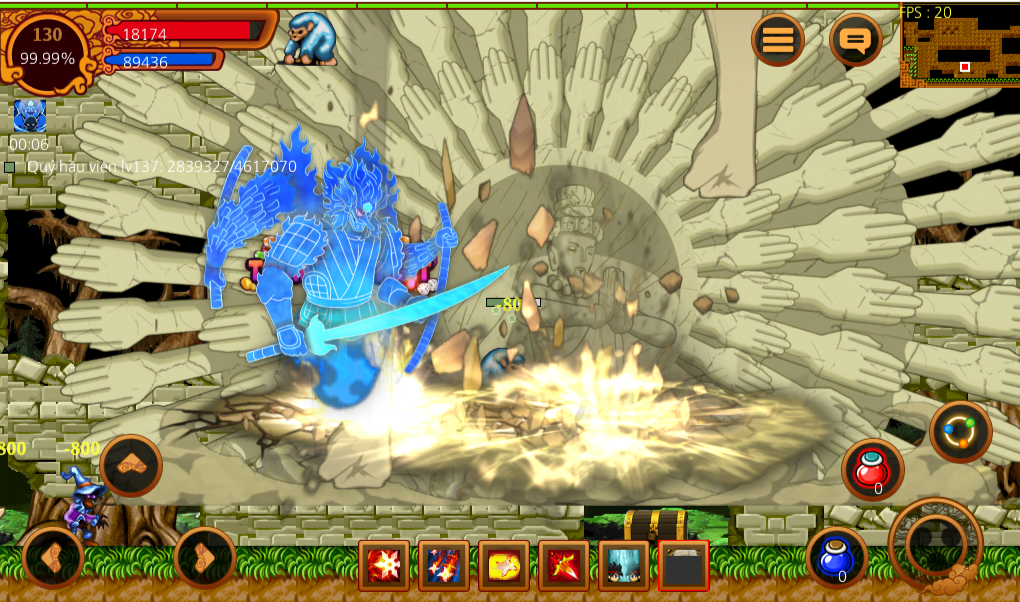Screen dimensions: 1020x602
Task: Activate the ninja face transformation skill
Action: click(624, 566)
